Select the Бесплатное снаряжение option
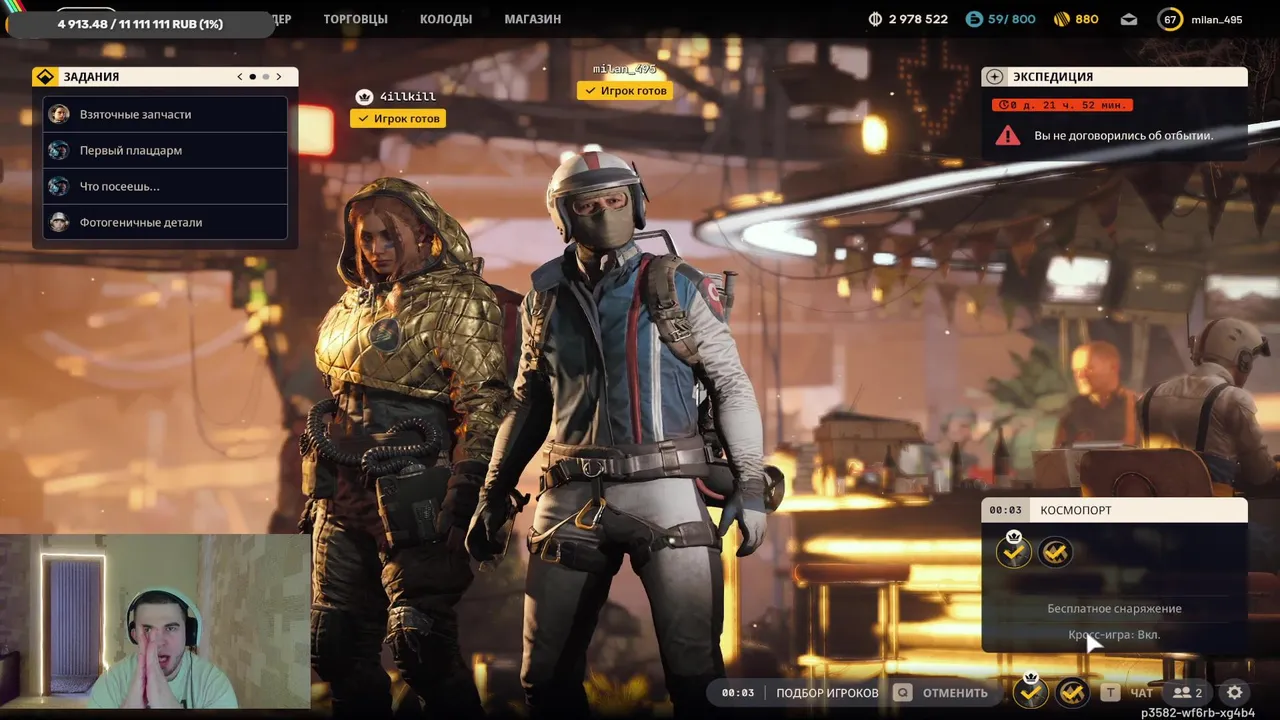The image size is (1280, 720). (x=1114, y=608)
